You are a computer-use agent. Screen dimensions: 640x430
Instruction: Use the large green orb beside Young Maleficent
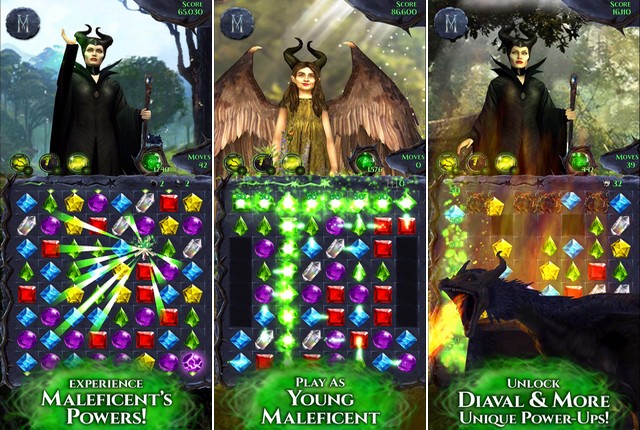tap(367, 160)
